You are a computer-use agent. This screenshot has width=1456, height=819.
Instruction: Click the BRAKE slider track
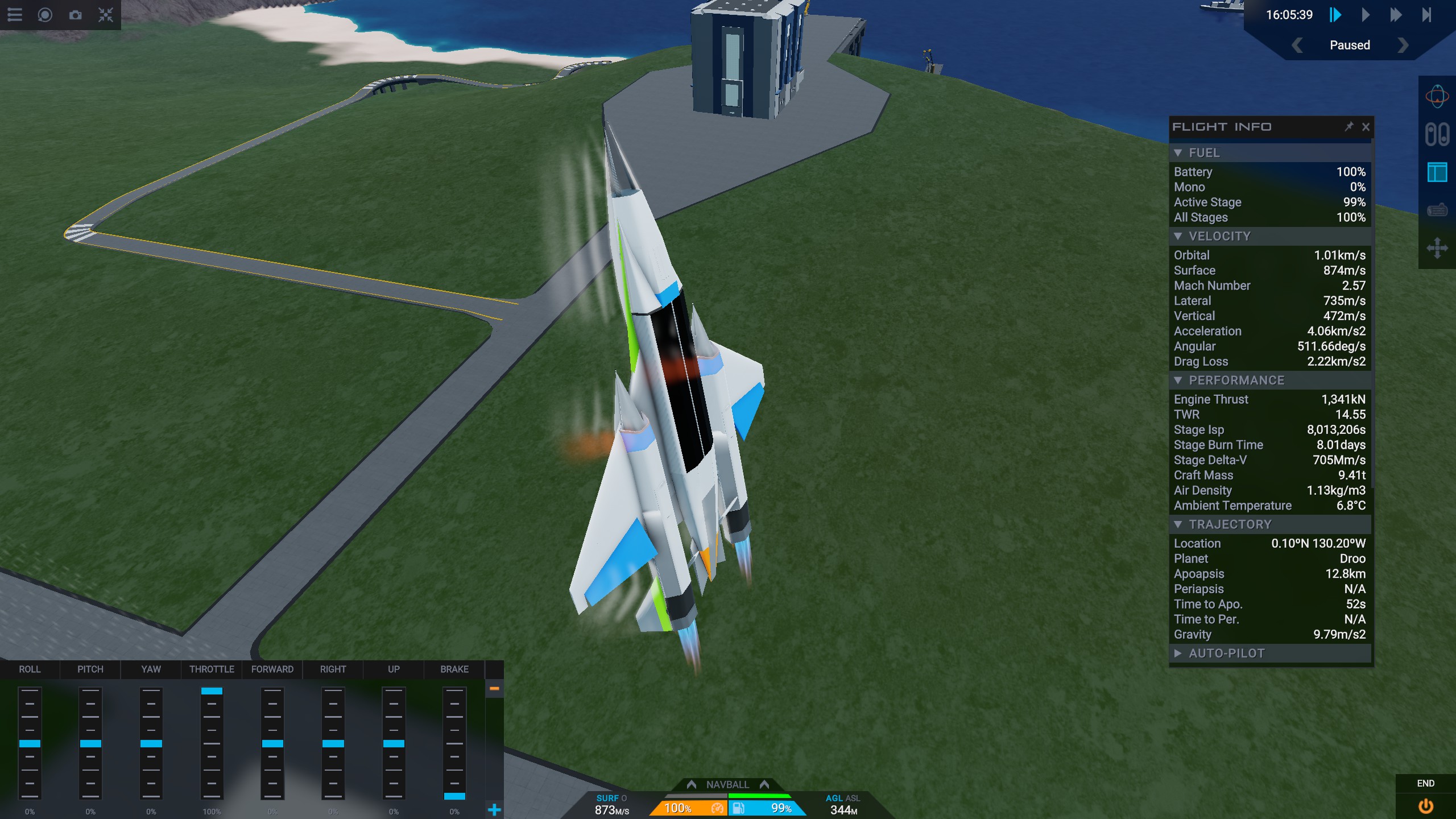point(454,742)
